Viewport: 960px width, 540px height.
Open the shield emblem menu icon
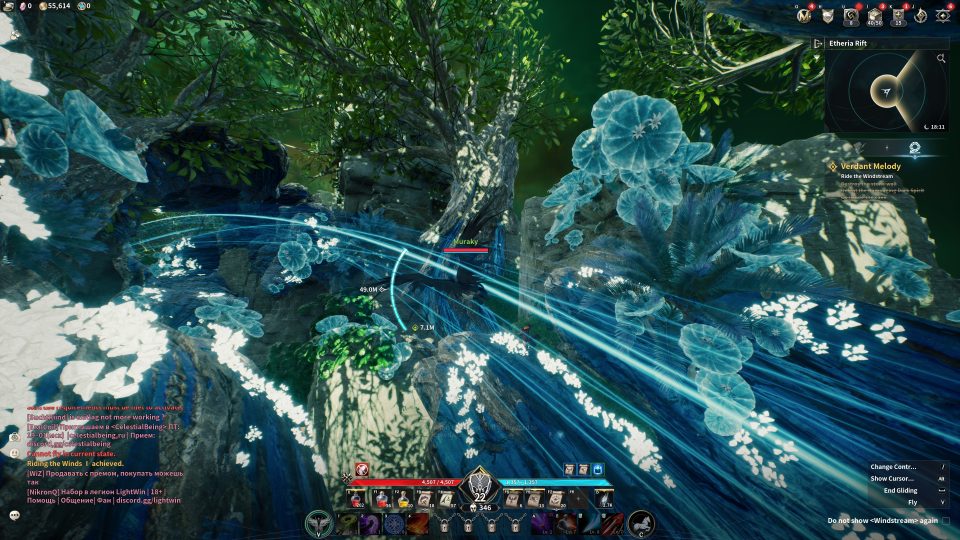tap(828, 15)
